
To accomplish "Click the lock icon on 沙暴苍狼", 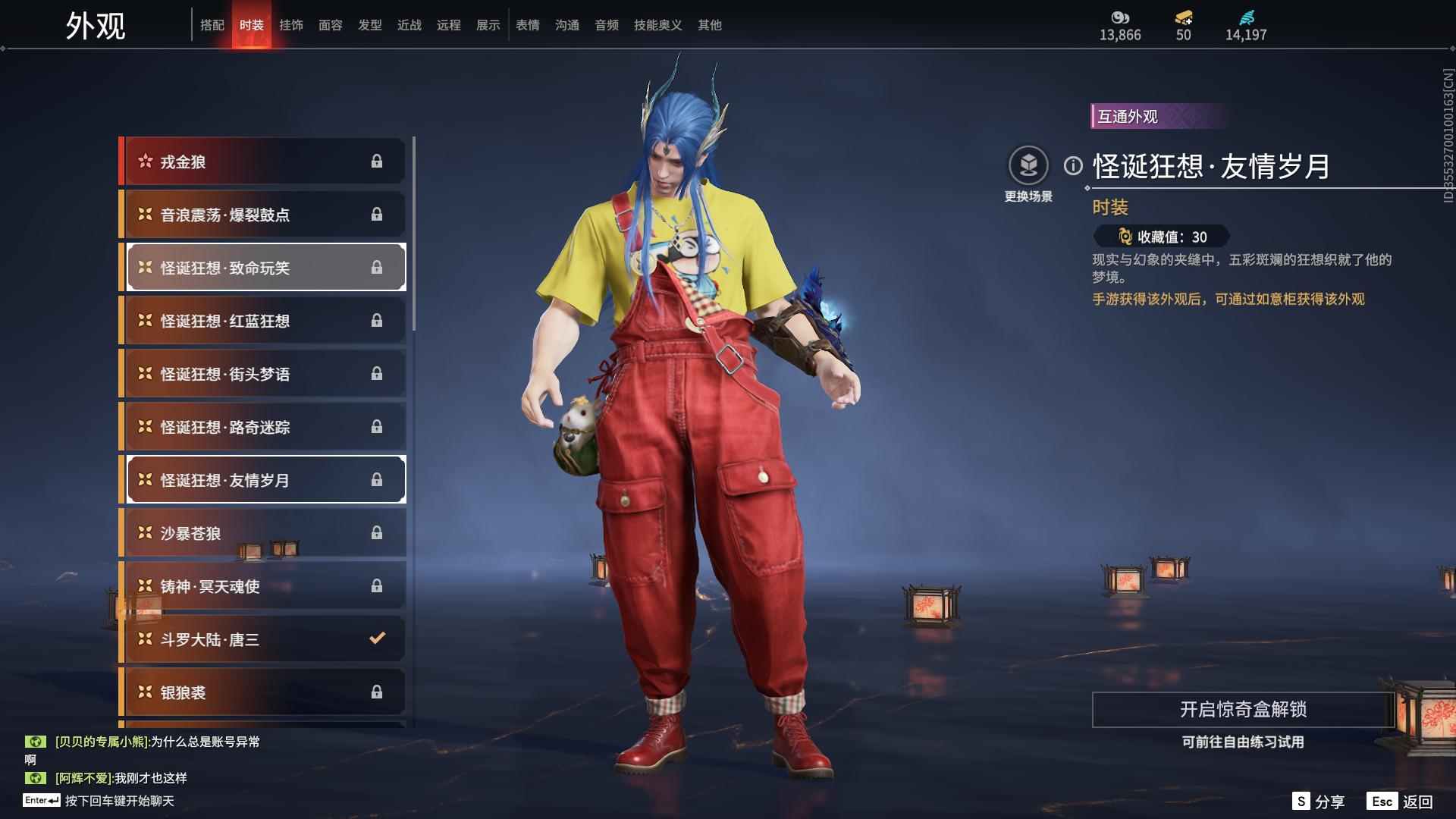I will pos(377,532).
